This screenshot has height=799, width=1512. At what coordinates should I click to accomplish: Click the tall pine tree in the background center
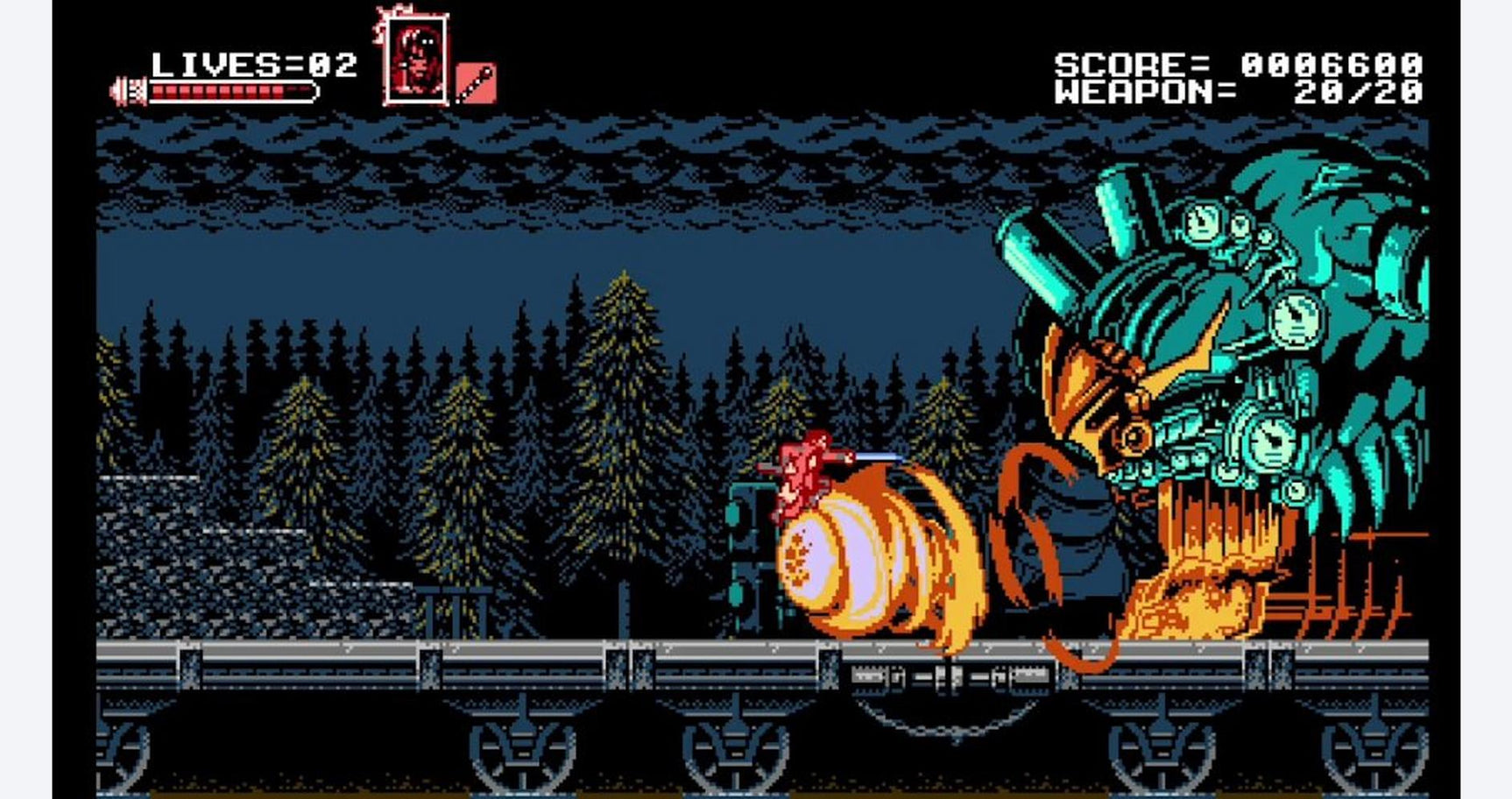622,421
